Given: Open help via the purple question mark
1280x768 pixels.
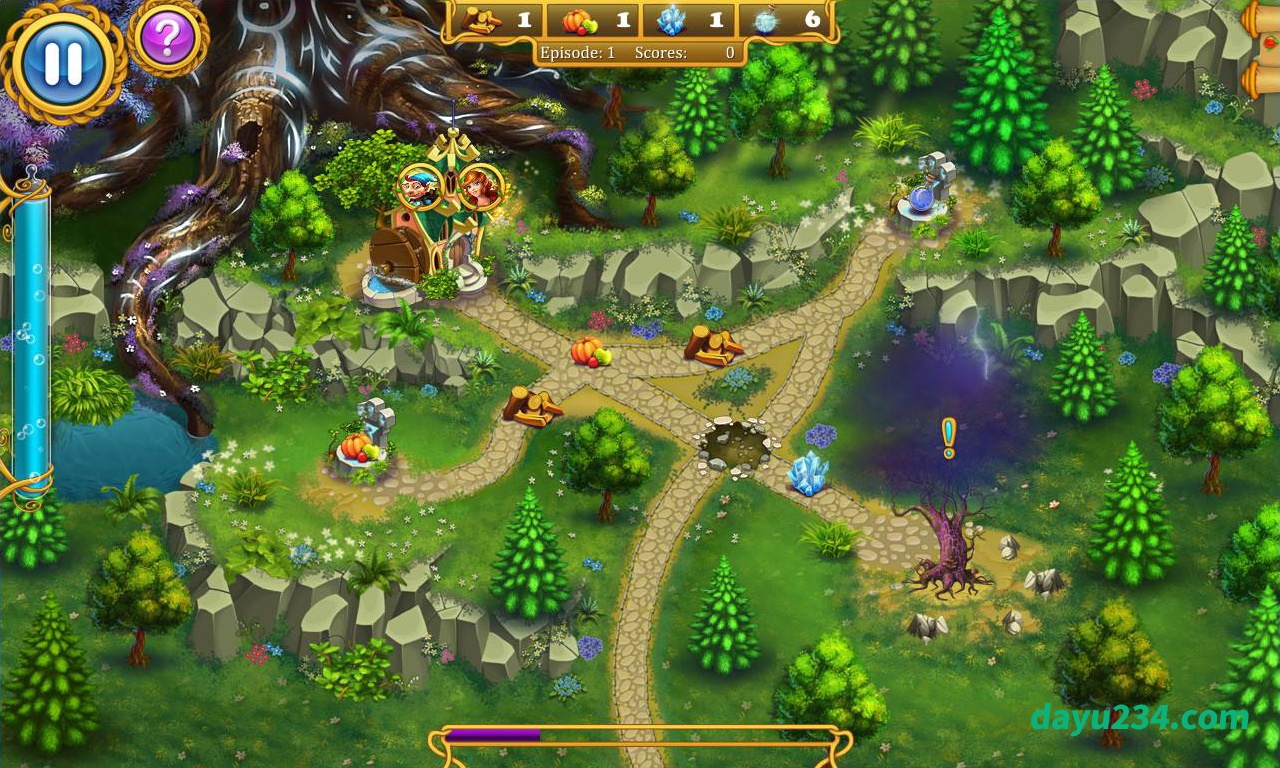Looking at the screenshot, I should point(167,39).
